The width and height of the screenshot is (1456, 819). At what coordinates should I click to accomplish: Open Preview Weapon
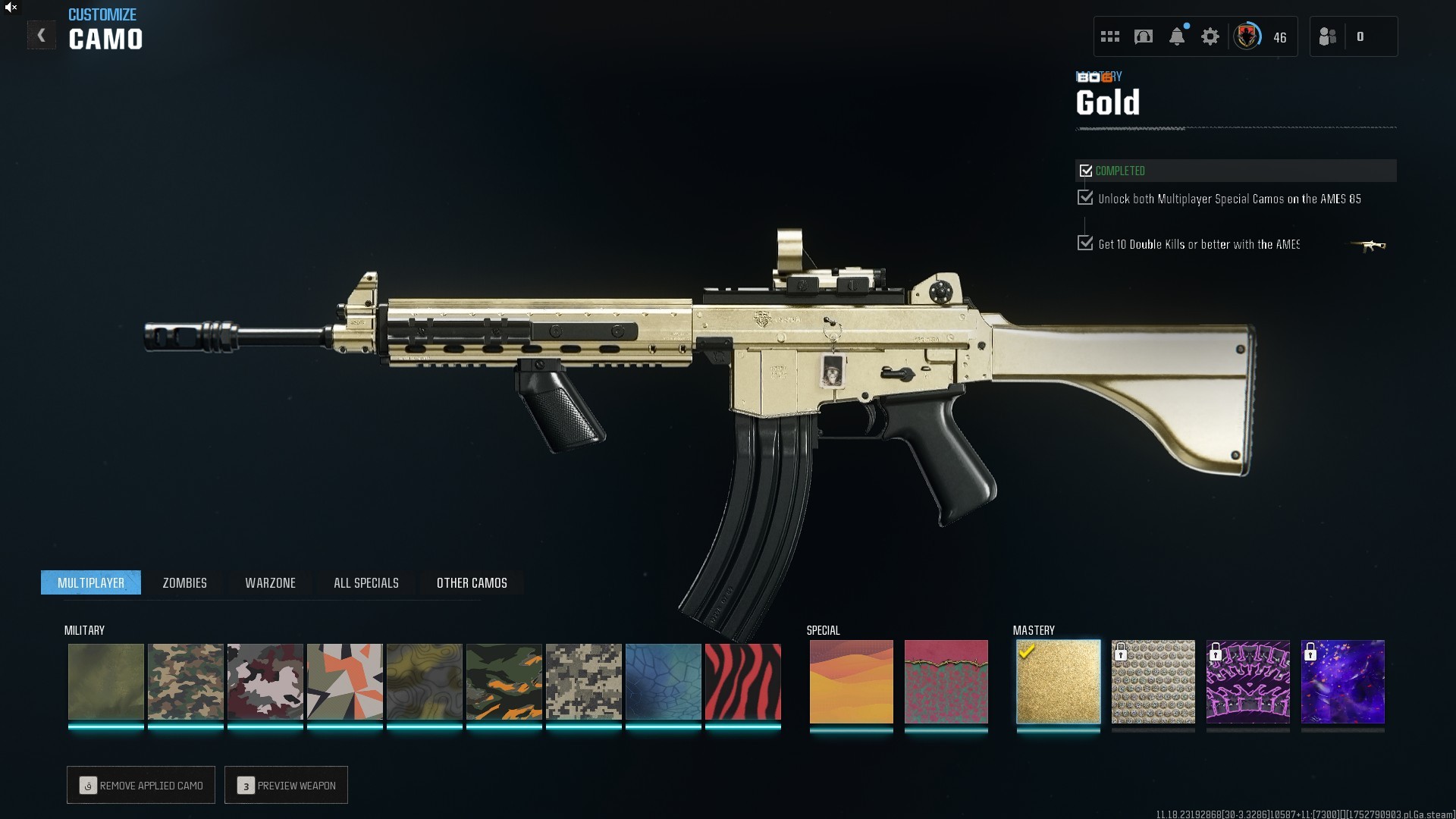click(286, 785)
